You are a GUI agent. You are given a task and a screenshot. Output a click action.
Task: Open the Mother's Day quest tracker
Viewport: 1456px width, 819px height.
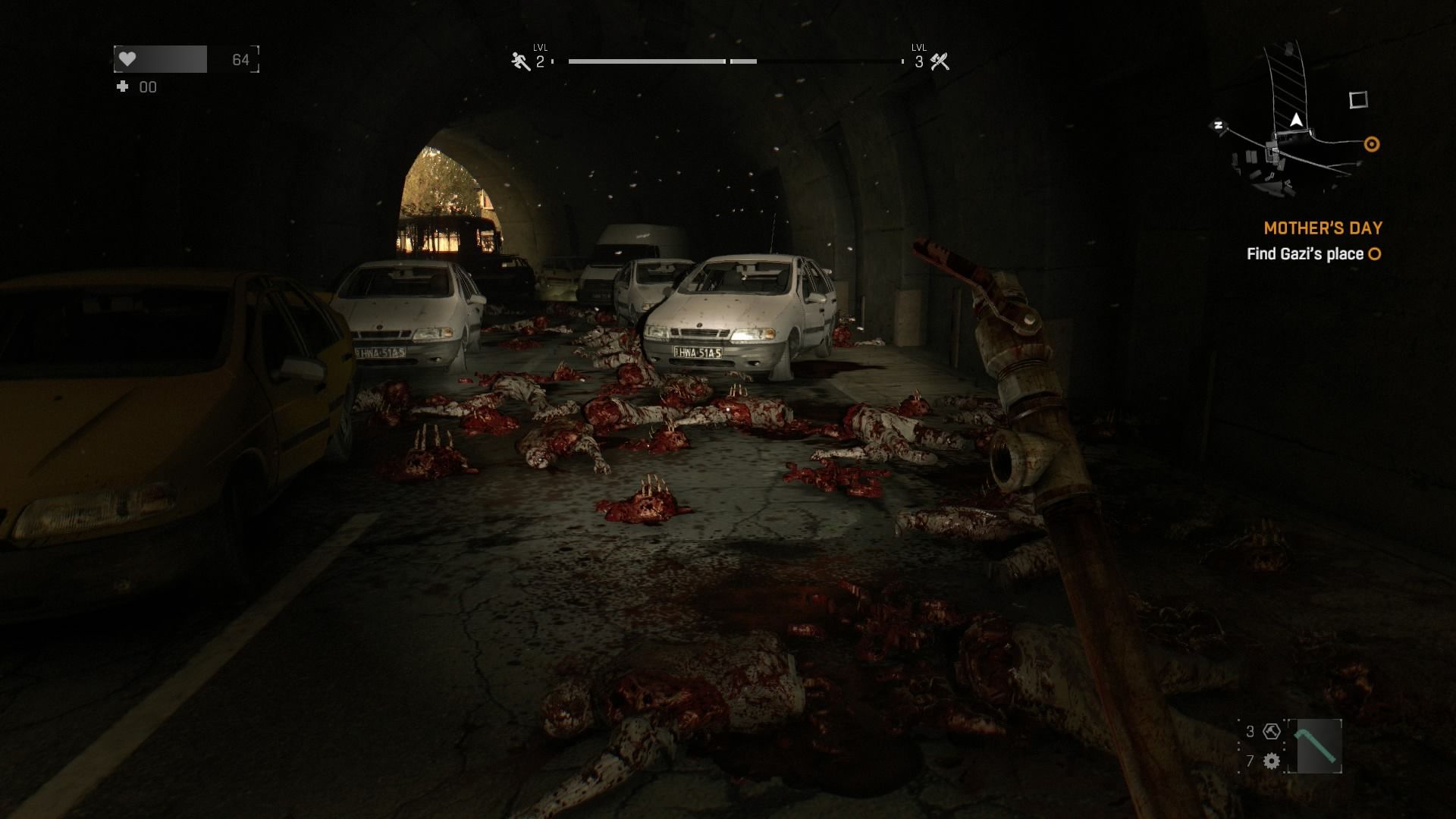click(1323, 227)
